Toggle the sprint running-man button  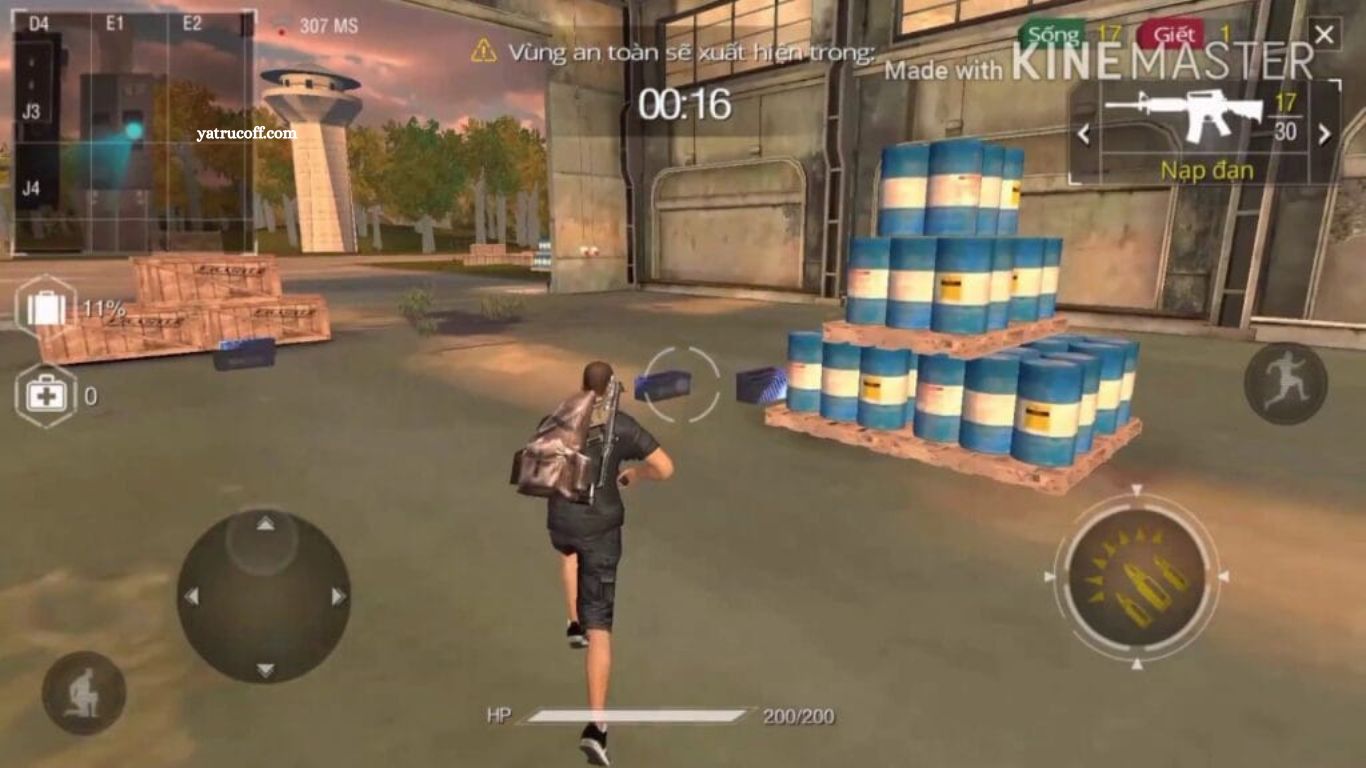pyautogui.click(x=1285, y=383)
